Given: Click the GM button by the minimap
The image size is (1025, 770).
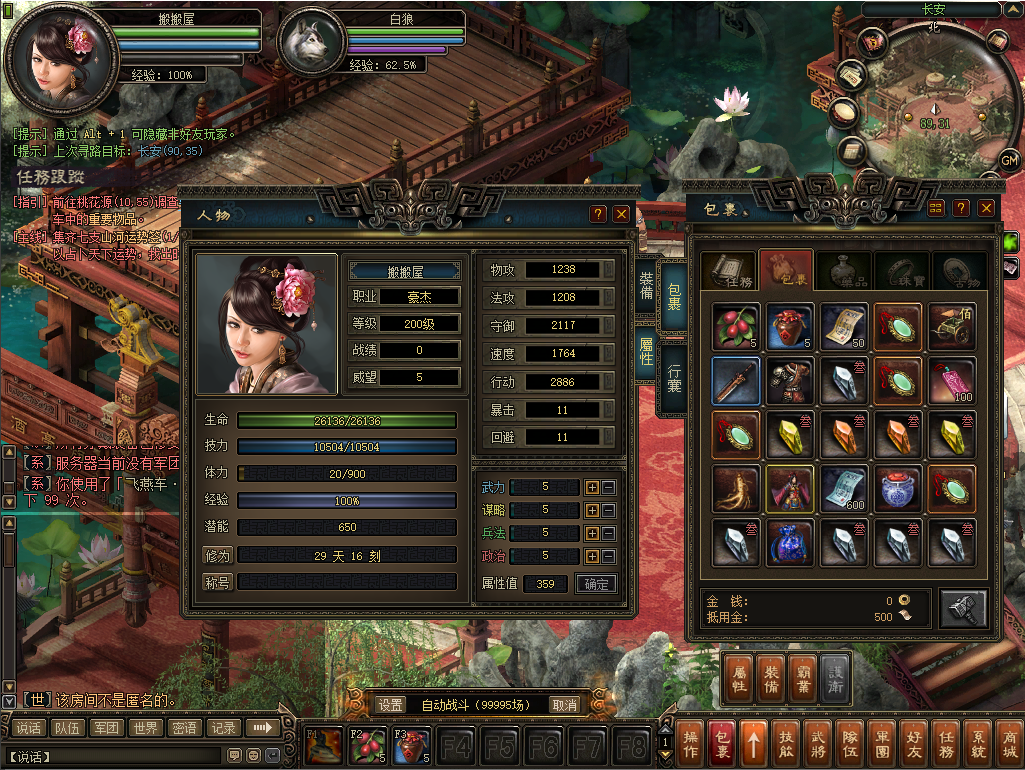Looking at the screenshot, I should coord(1009,160).
